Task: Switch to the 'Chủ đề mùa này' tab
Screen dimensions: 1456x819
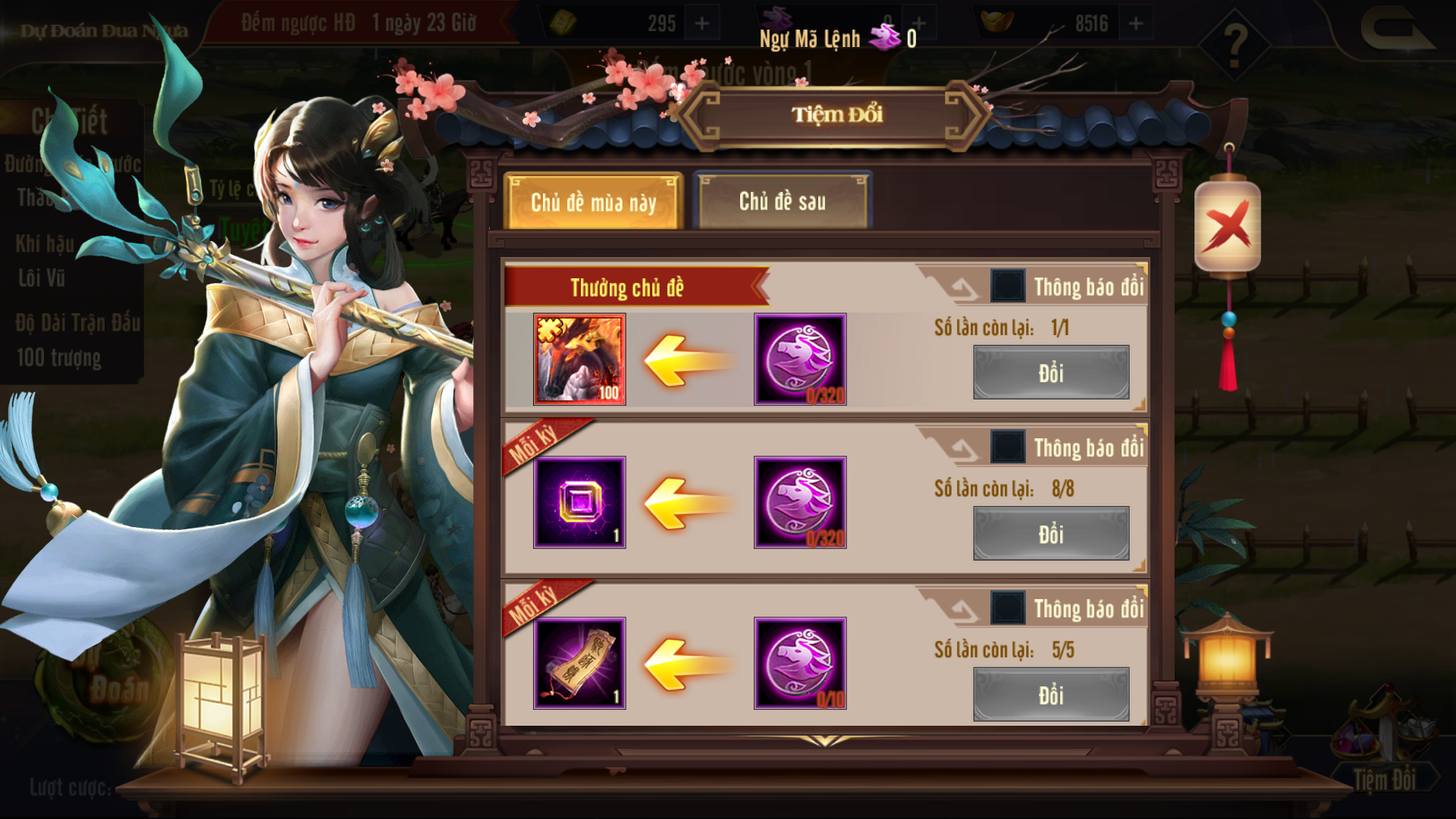Action: (593, 202)
